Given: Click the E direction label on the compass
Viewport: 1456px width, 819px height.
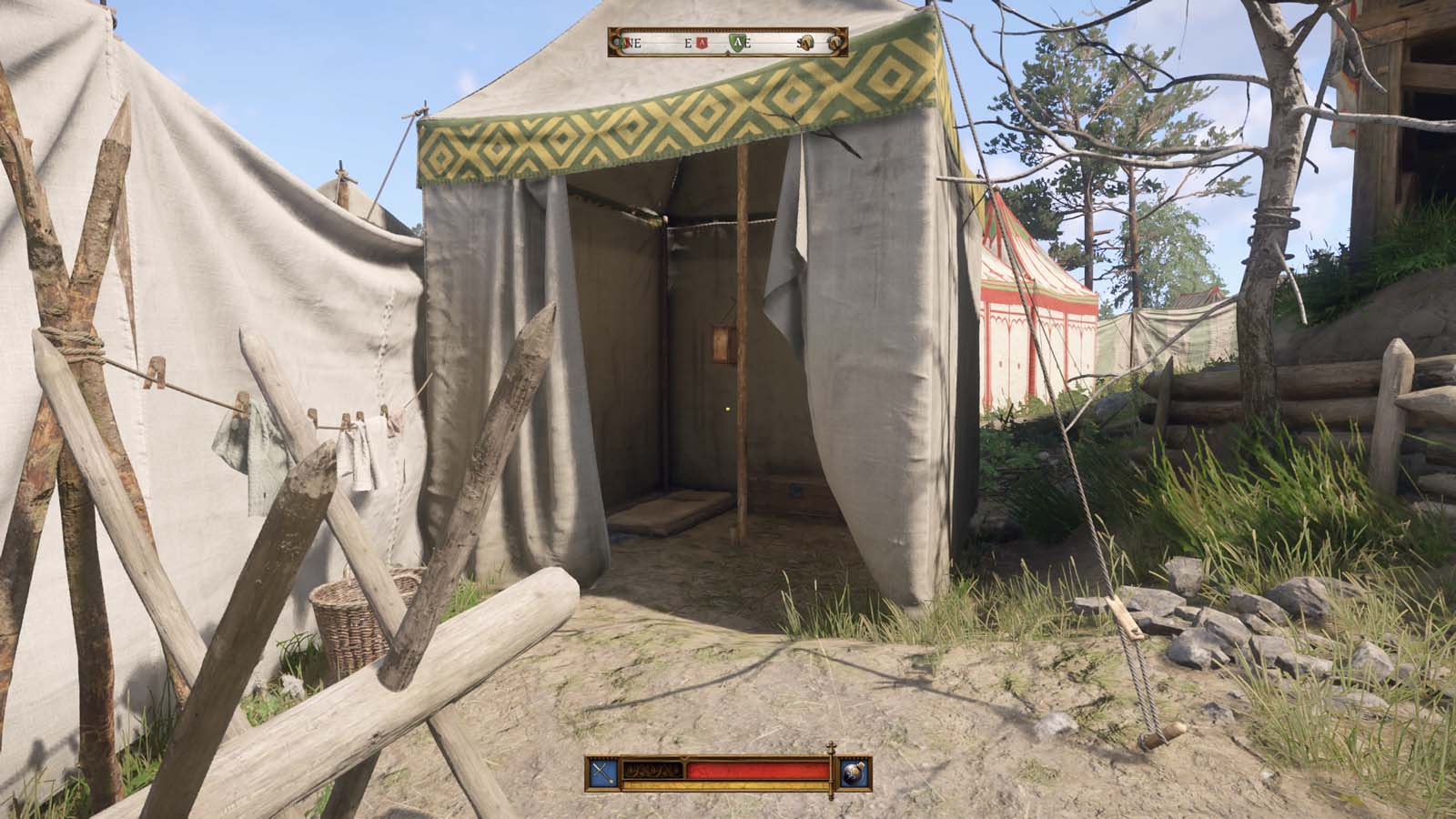Looking at the screenshot, I should pyautogui.click(x=687, y=42).
